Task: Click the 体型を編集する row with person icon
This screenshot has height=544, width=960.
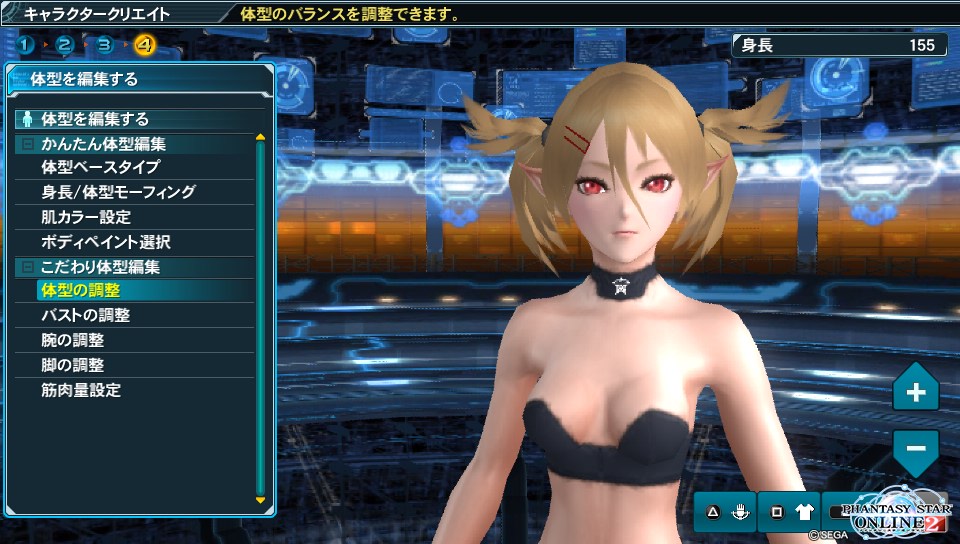Action: click(95, 118)
